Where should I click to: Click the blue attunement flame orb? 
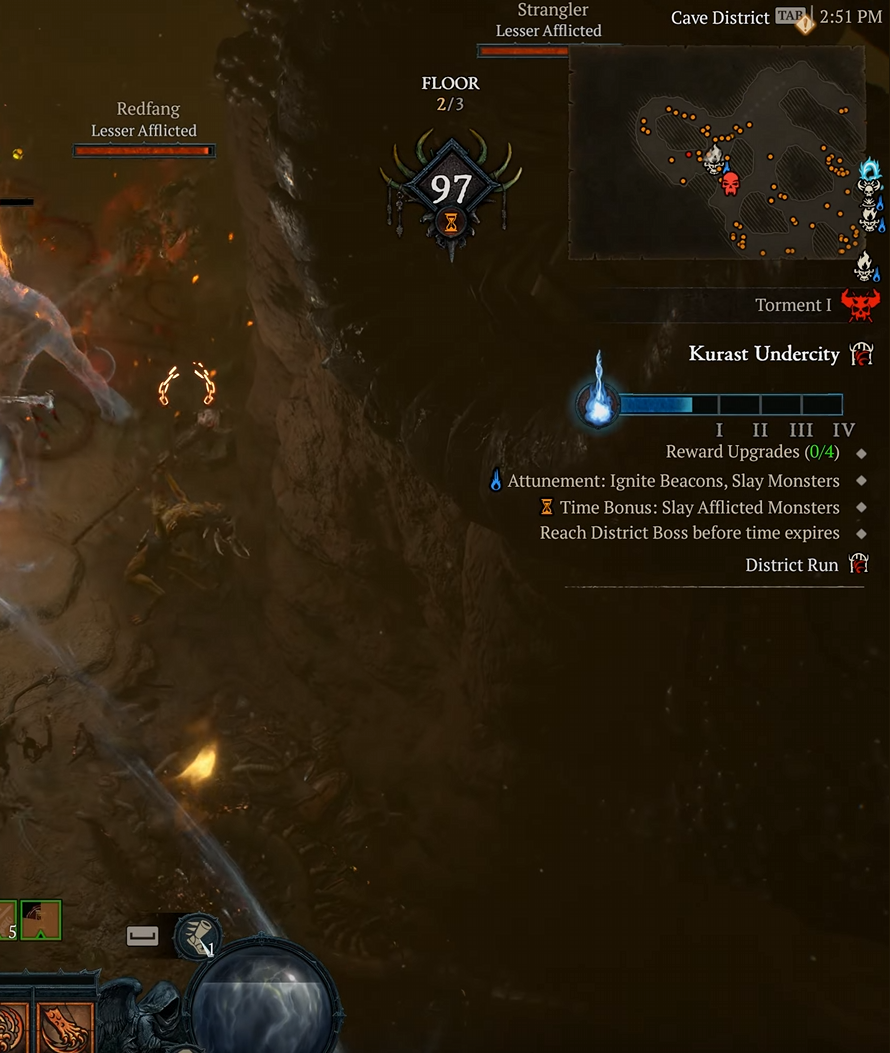coord(597,405)
